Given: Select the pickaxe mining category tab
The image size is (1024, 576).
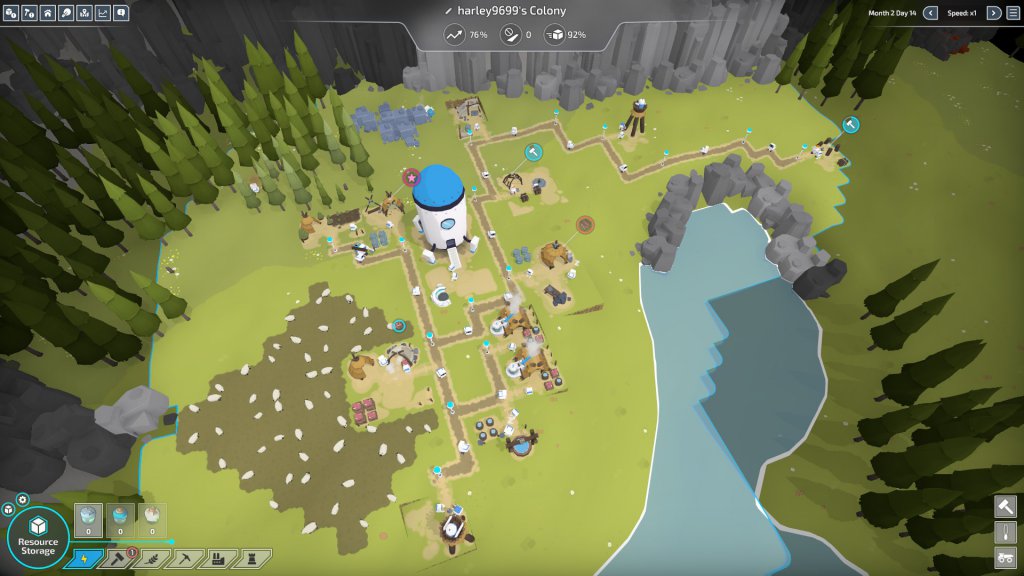Looking at the screenshot, I should tap(186, 558).
